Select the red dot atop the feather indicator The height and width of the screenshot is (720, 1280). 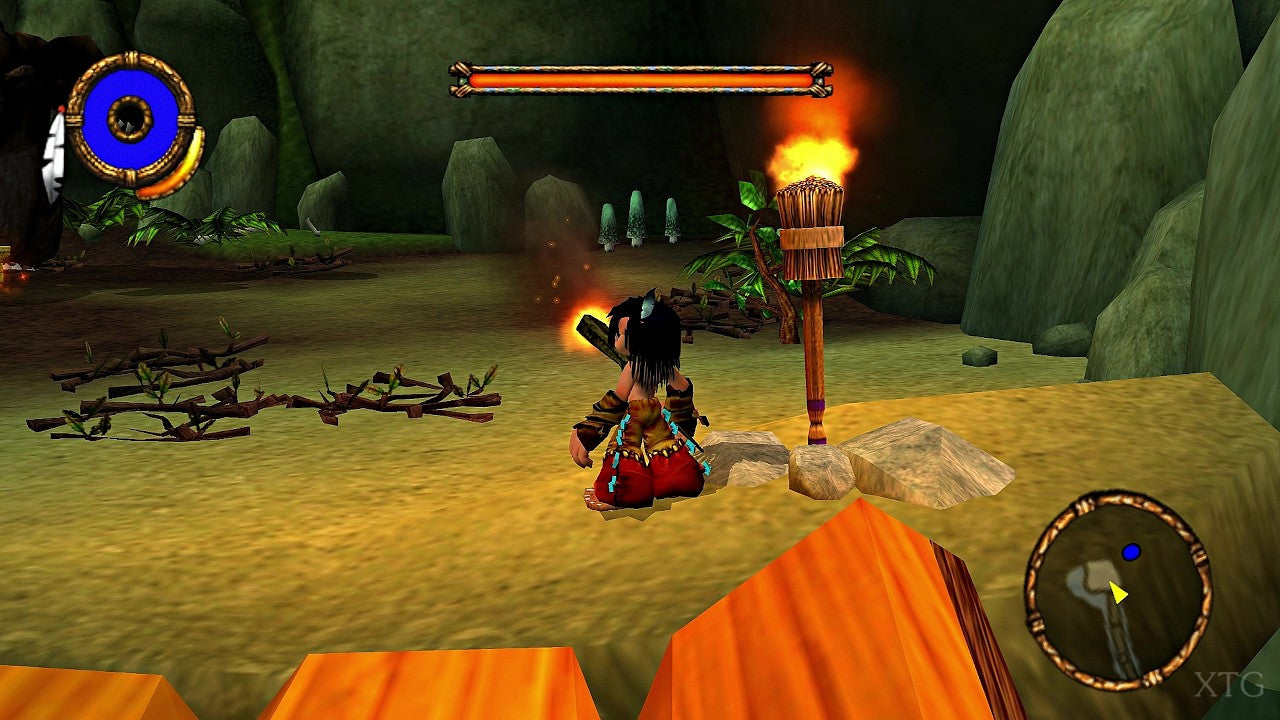pos(61,110)
